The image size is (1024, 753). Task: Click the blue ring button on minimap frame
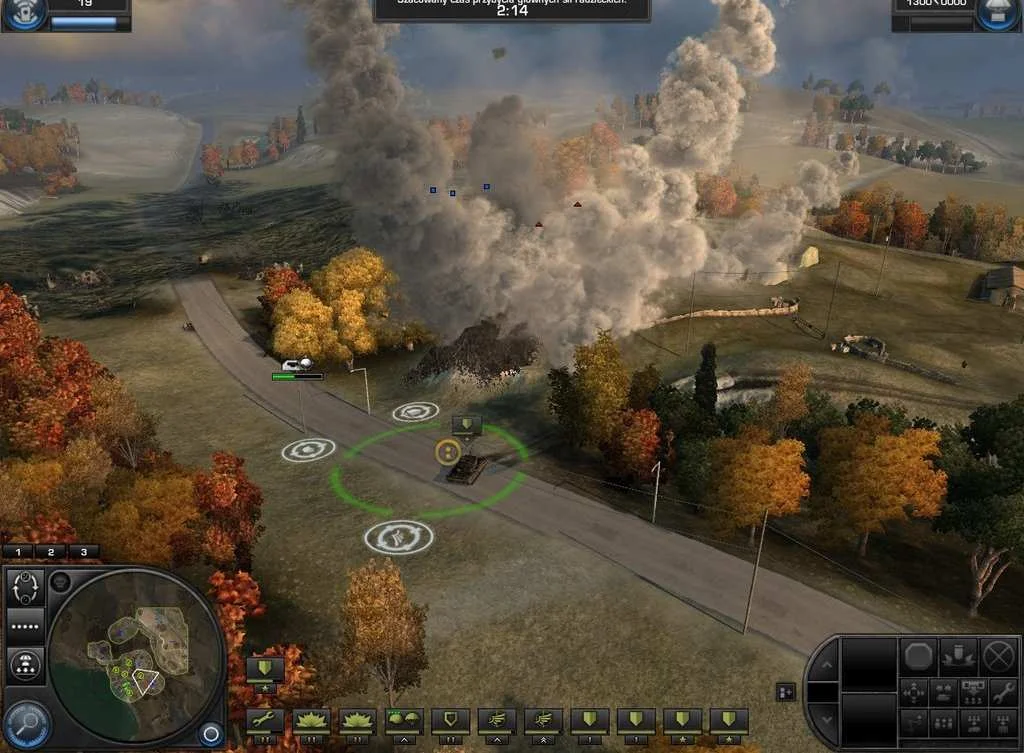210,735
